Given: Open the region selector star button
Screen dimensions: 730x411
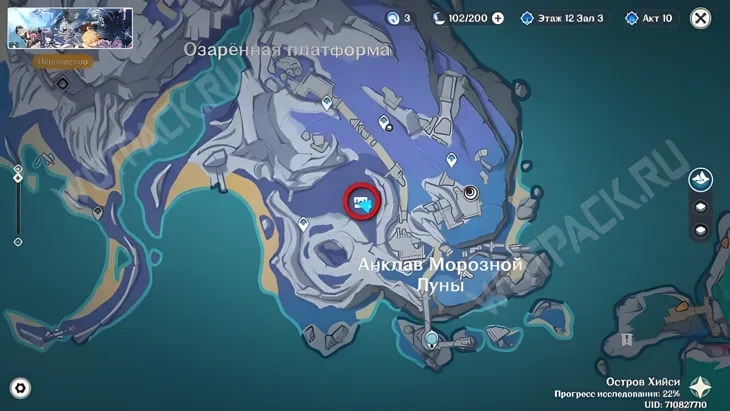Looking at the screenshot, I should tap(701, 388).
